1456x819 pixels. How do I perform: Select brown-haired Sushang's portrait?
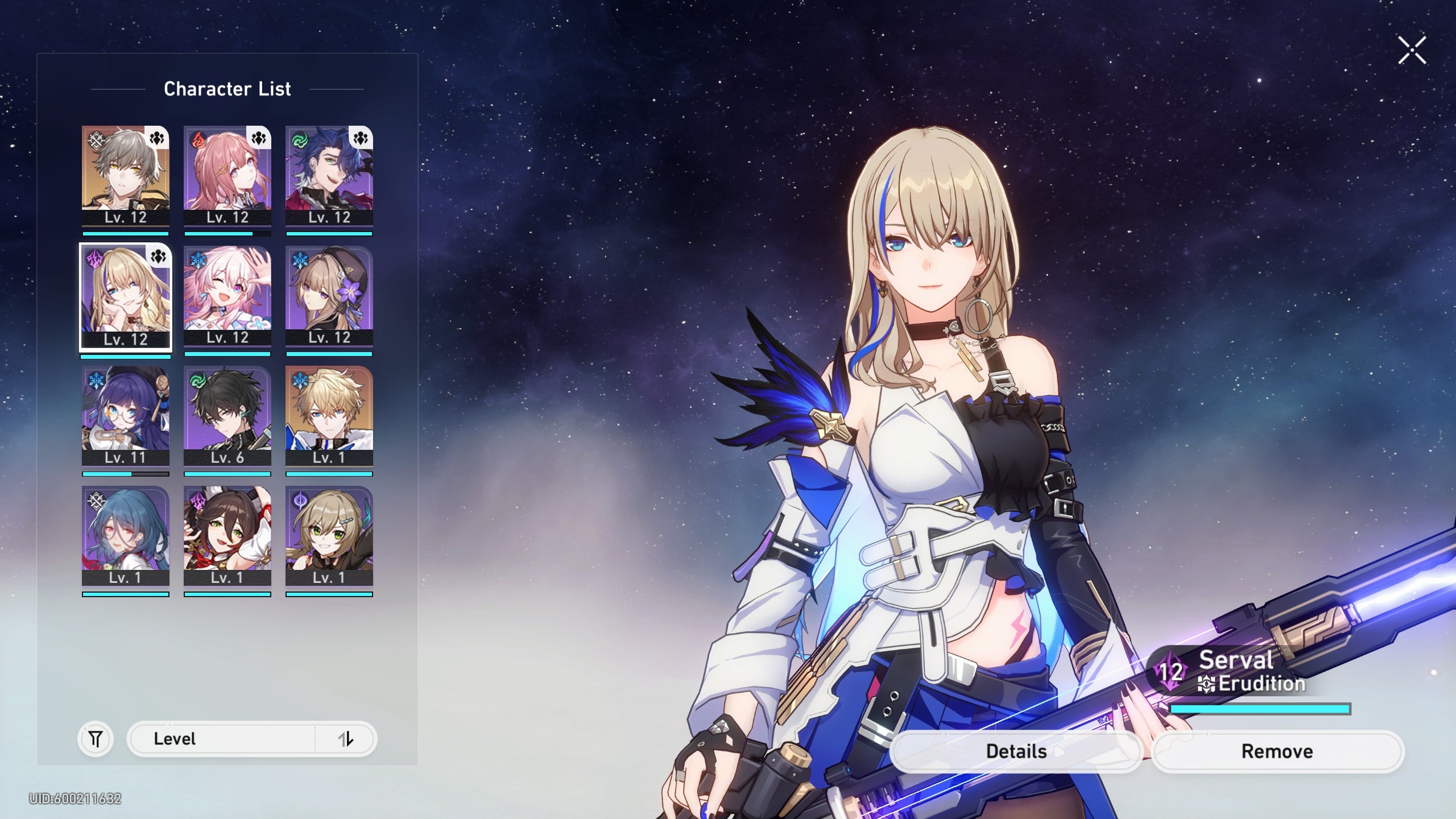point(227,536)
